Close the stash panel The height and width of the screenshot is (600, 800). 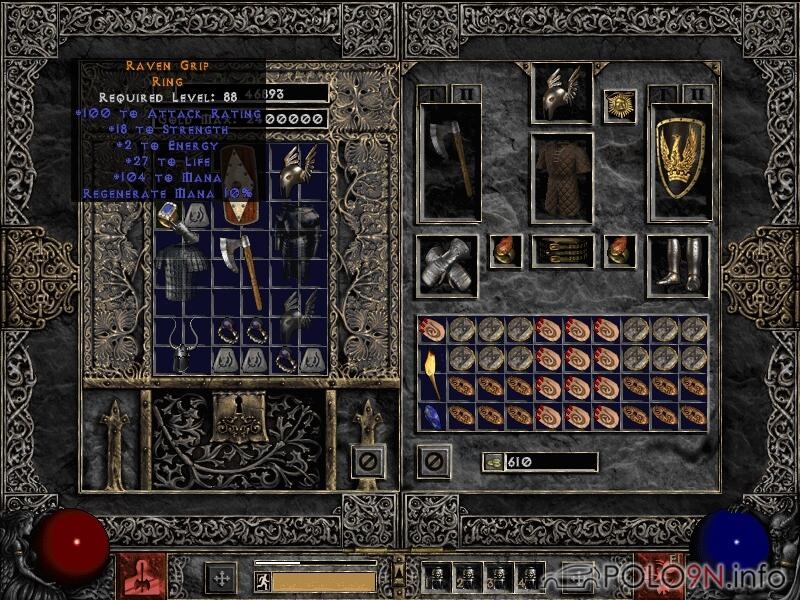tap(367, 461)
